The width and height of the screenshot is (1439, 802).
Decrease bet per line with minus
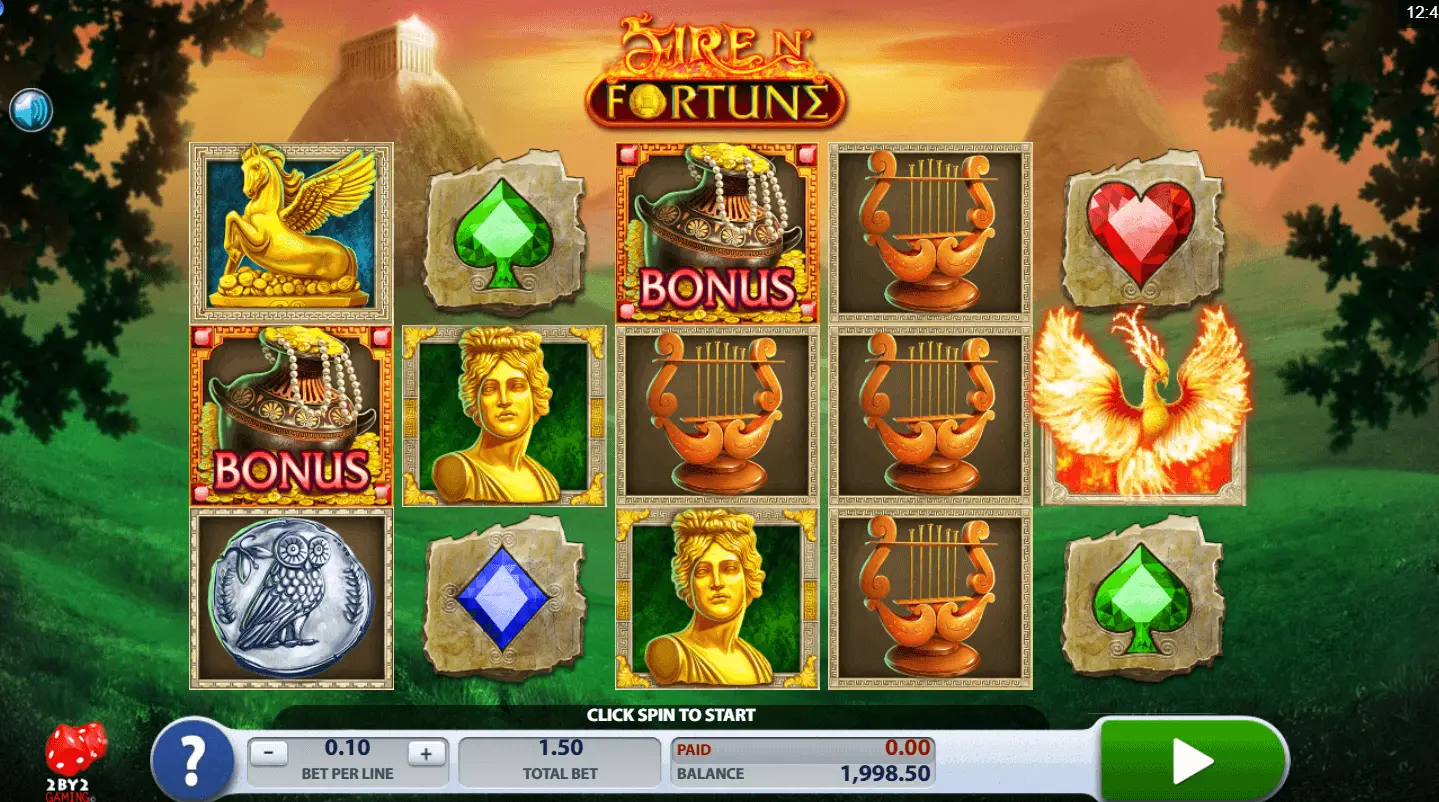[268, 753]
